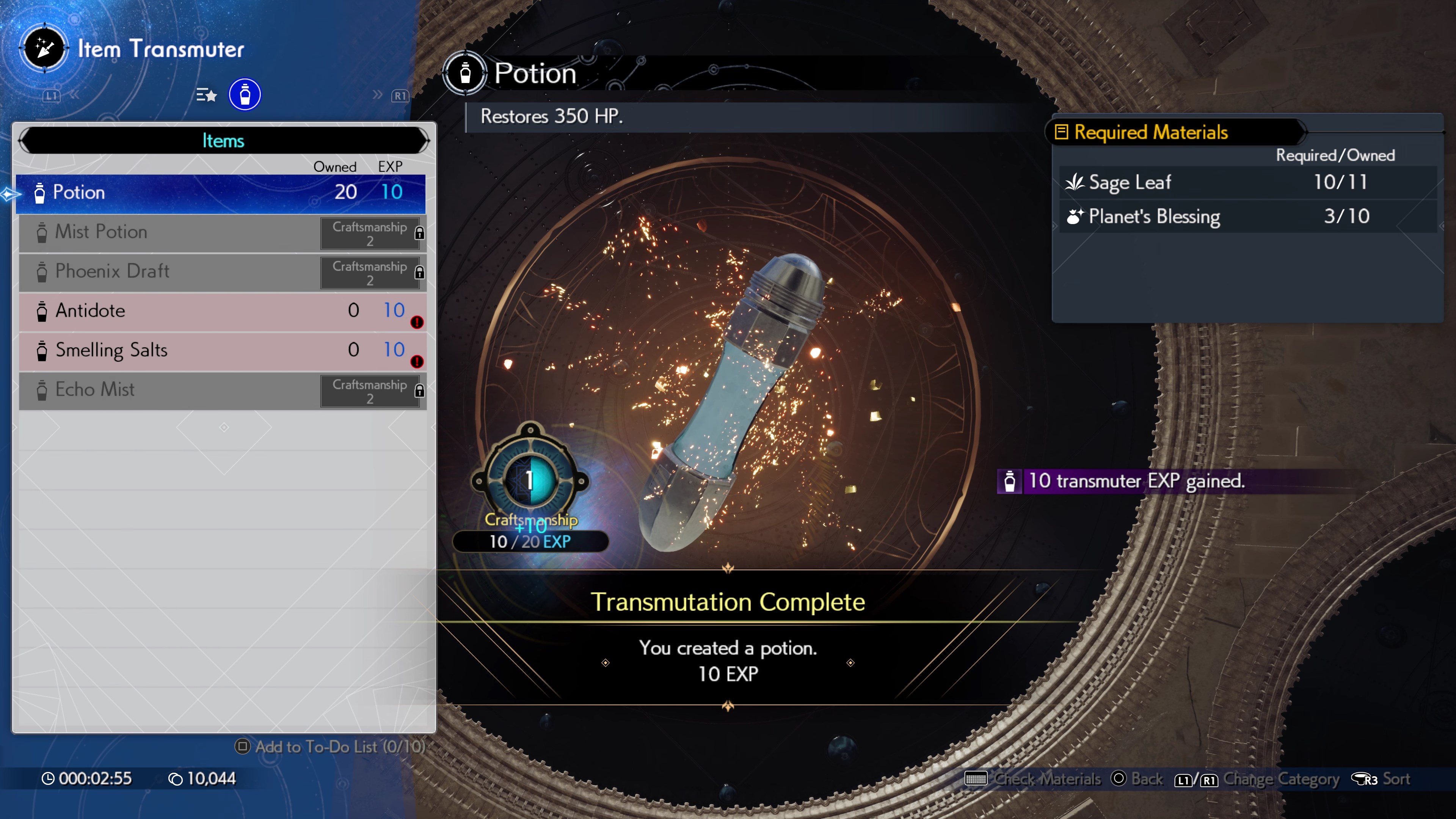Toggle the lock on Mist Potion recipe

point(419,232)
